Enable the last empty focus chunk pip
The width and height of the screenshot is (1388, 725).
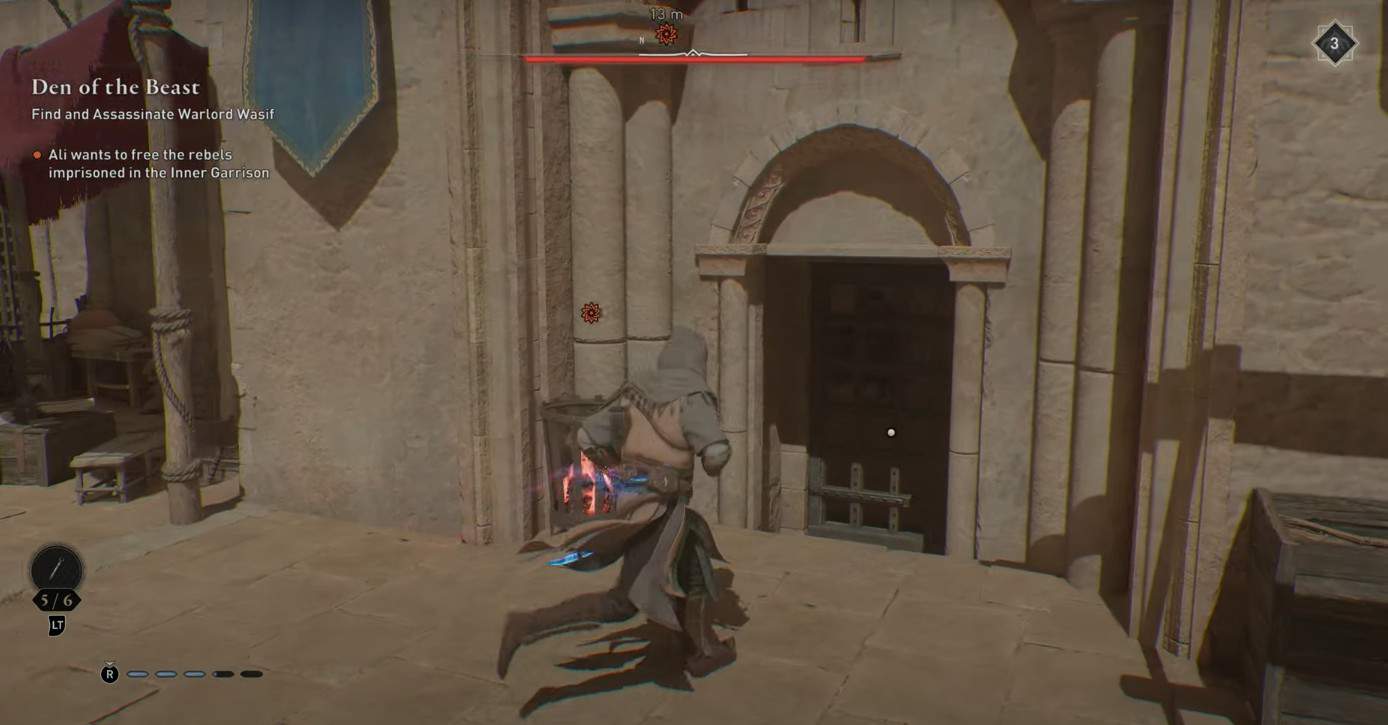251,674
